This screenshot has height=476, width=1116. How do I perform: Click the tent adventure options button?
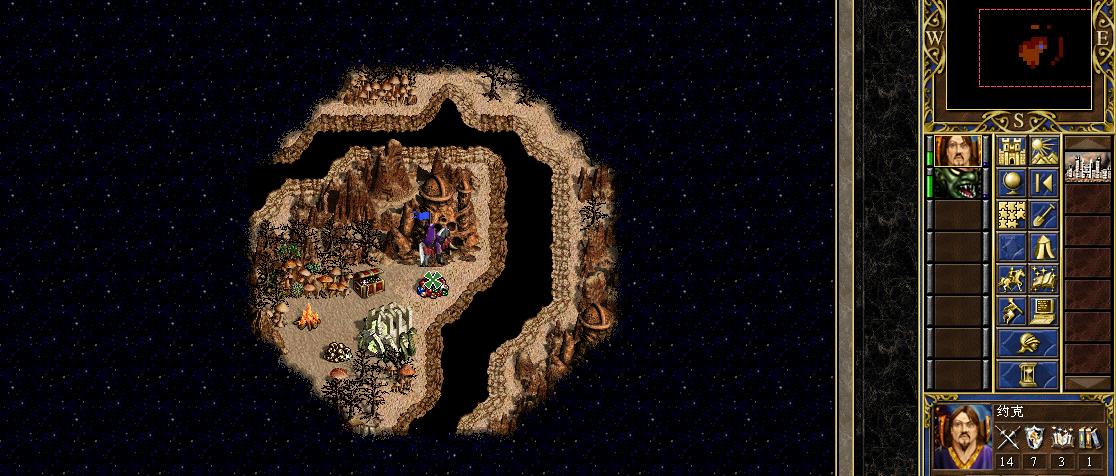[x=1043, y=247]
